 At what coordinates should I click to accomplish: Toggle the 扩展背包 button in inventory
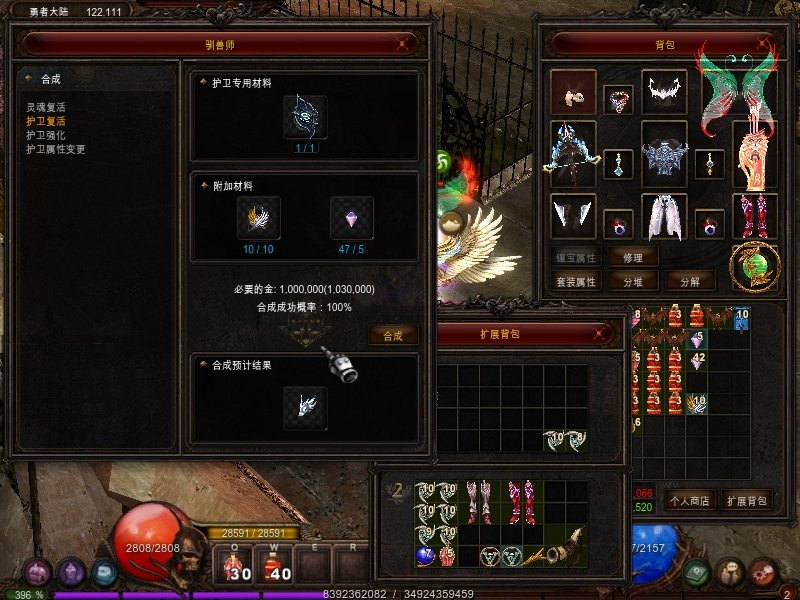747,500
